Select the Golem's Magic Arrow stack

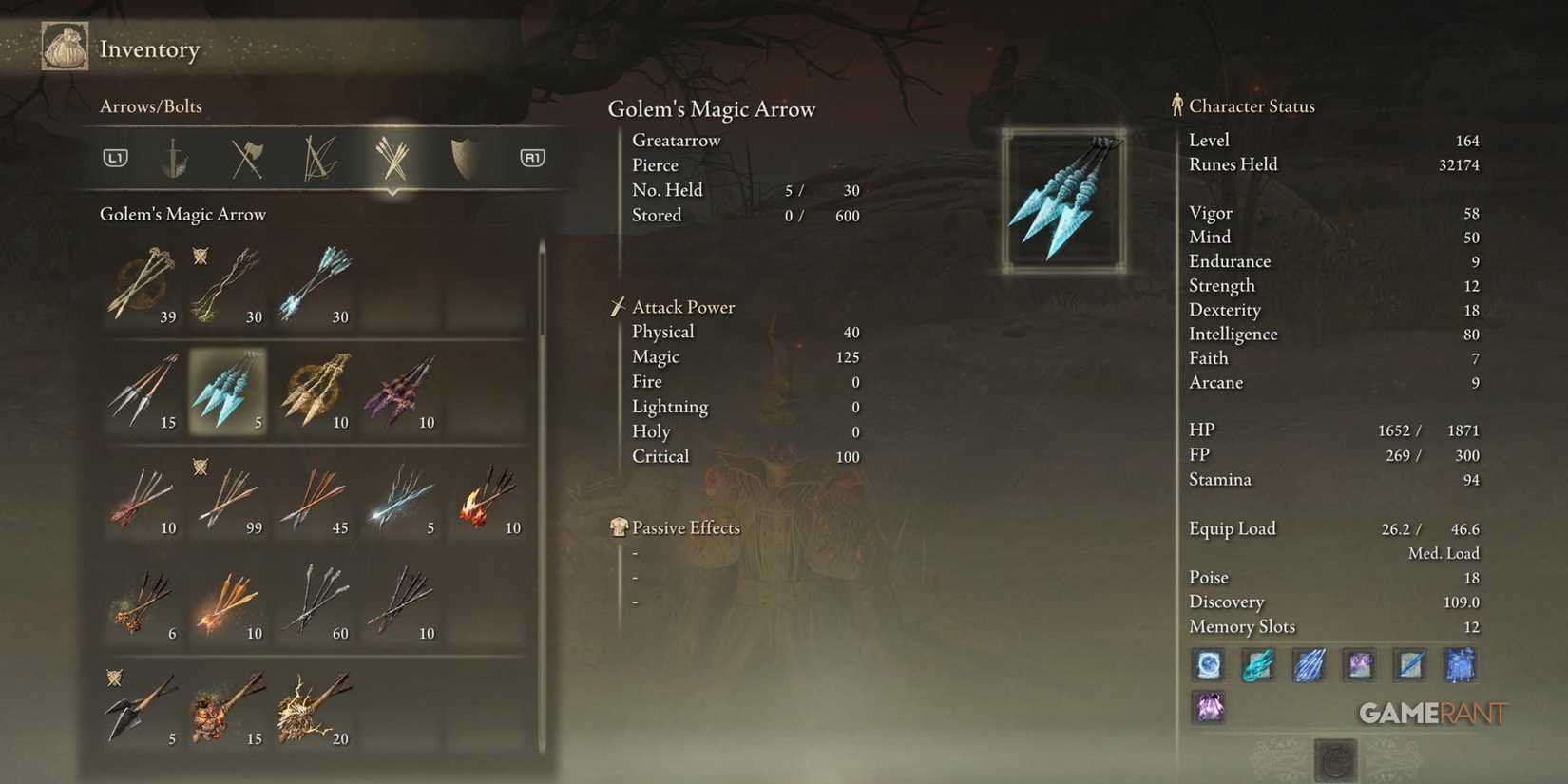pos(228,390)
